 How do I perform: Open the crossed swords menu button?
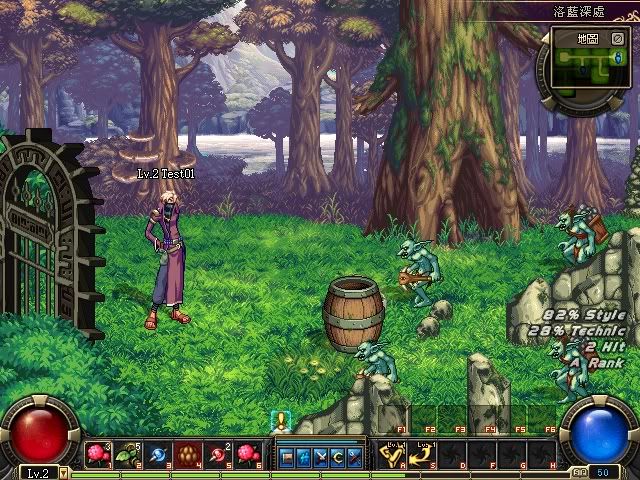click(321, 457)
